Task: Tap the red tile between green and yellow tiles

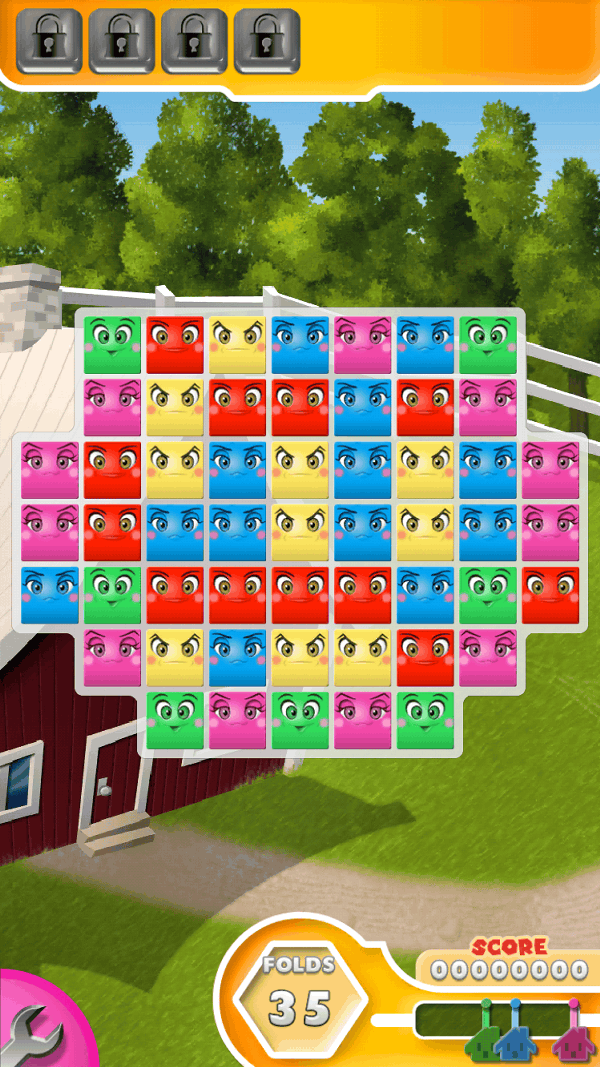Action: [175, 345]
